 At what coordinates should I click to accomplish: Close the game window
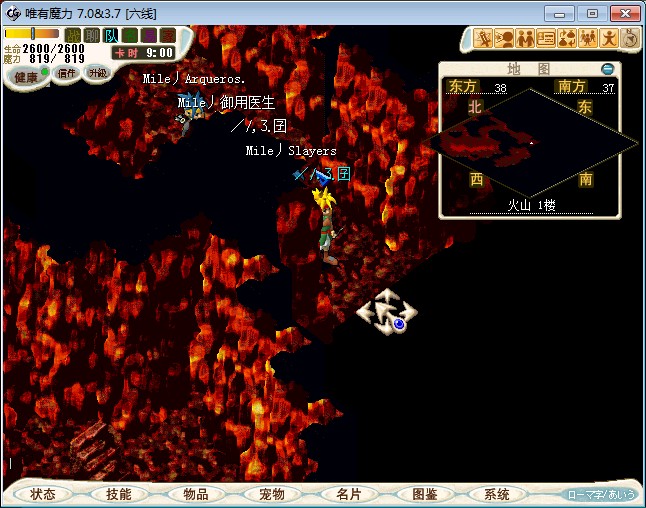coord(623,13)
